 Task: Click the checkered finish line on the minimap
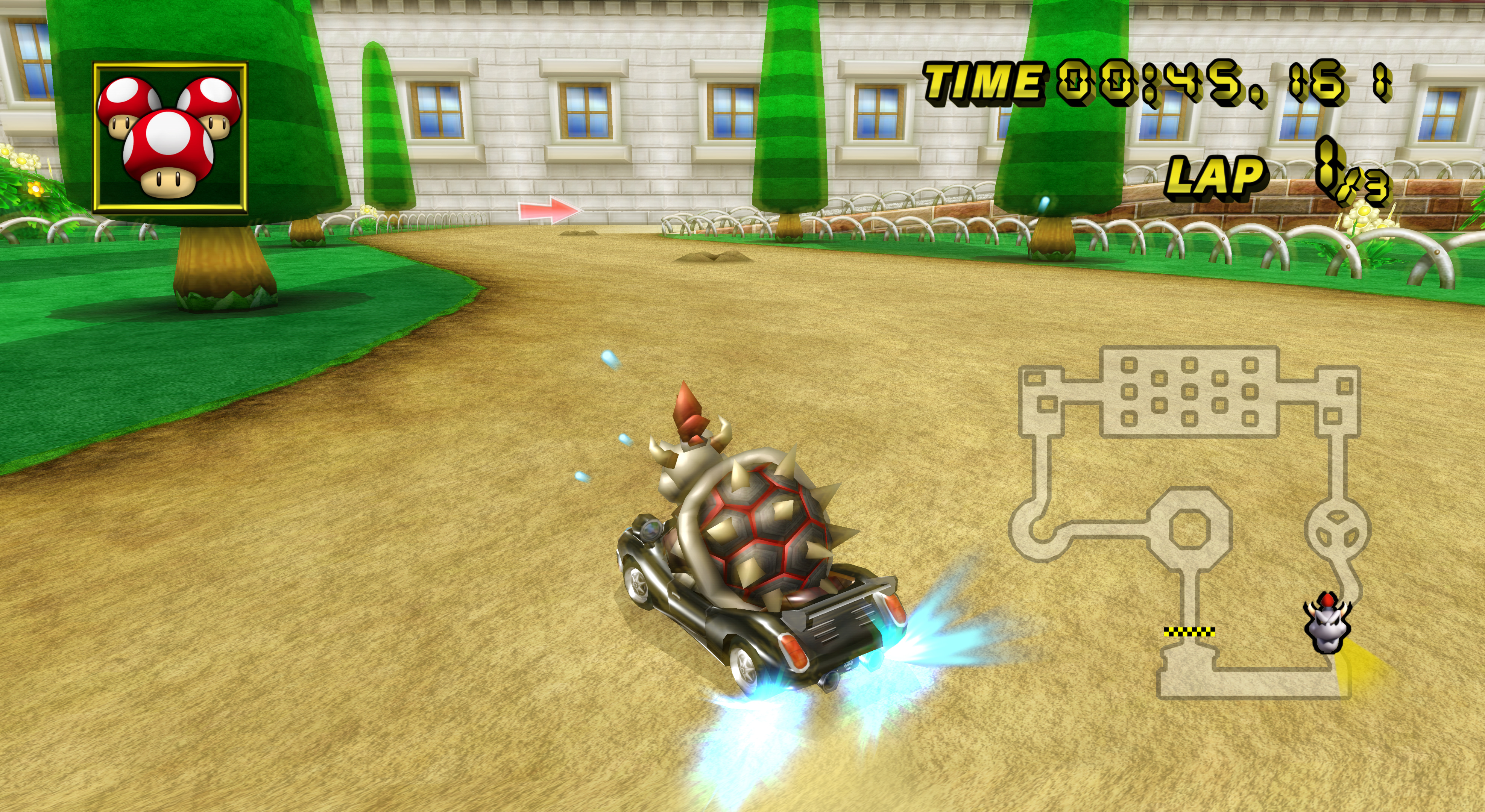(x=1189, y=632)
